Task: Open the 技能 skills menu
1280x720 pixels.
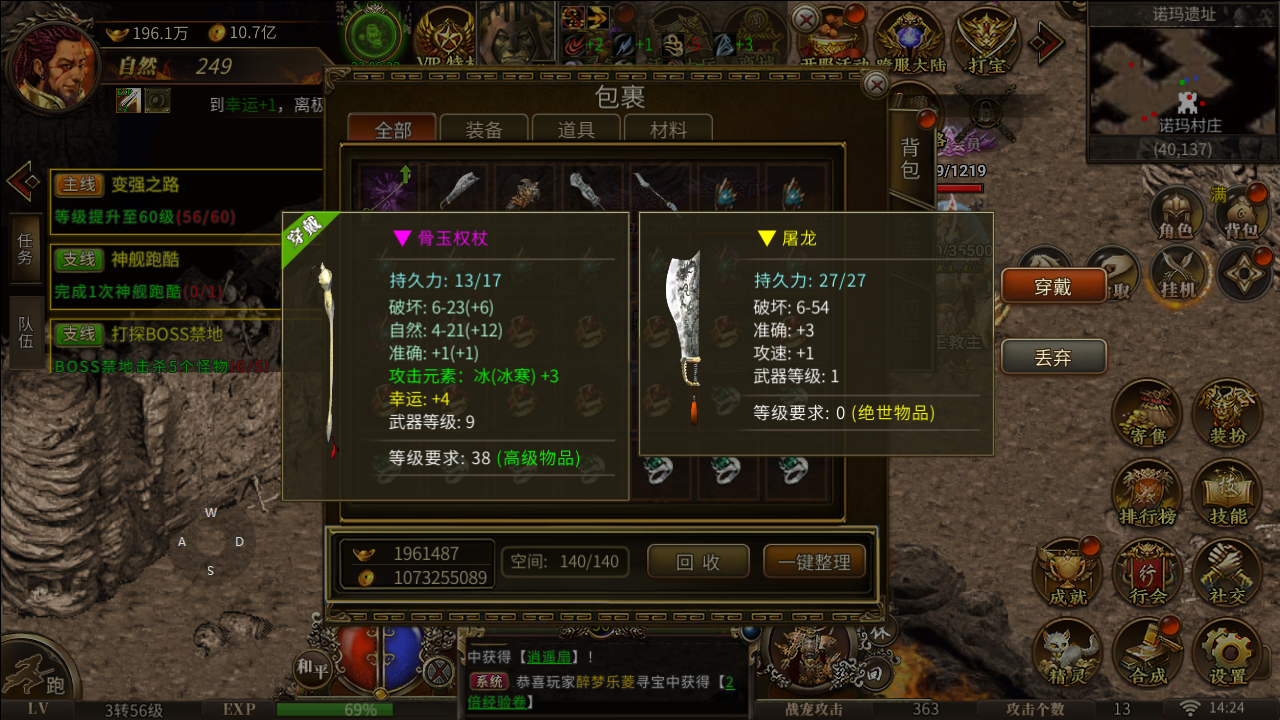Action: (x=1227, y=495)
